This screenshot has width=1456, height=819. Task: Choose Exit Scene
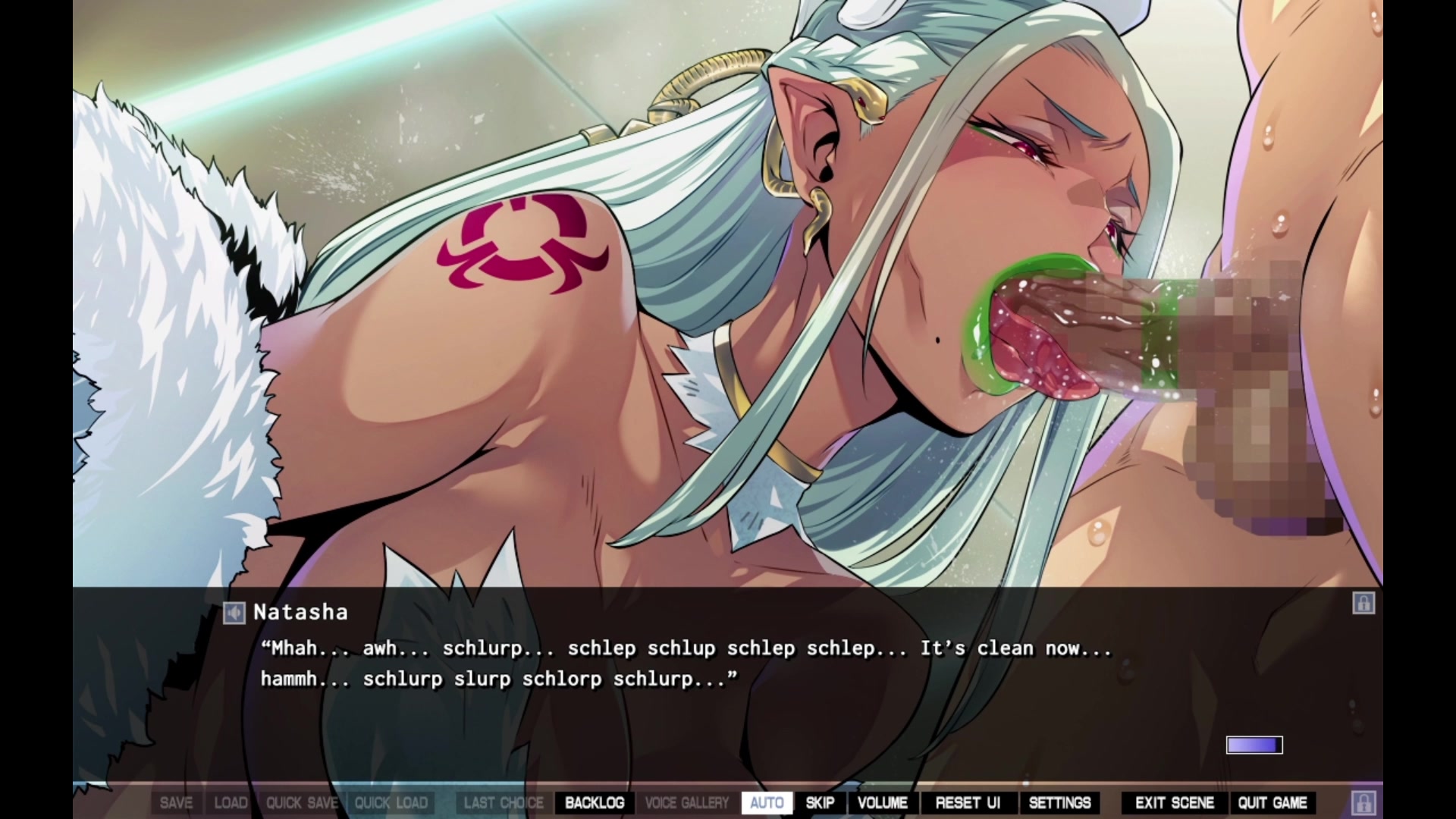click(x=1174, y=802)
